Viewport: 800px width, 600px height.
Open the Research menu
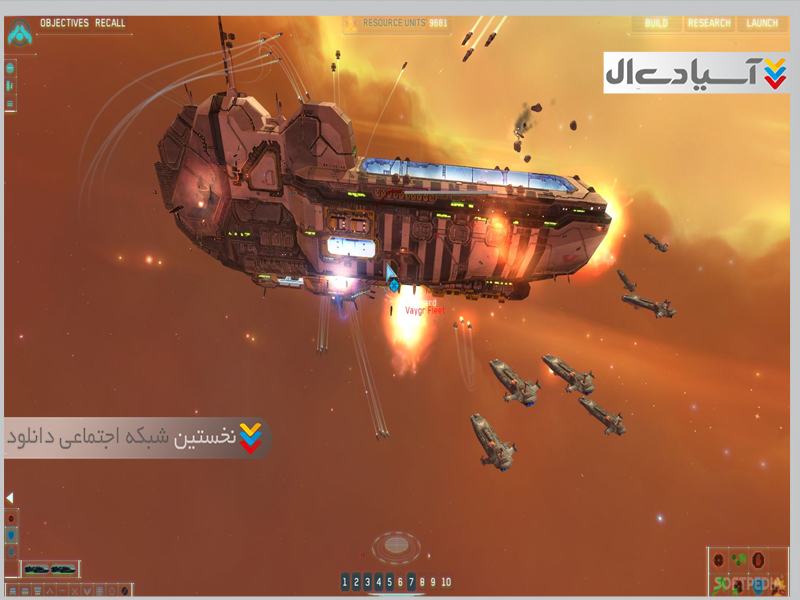pos(709,23)
